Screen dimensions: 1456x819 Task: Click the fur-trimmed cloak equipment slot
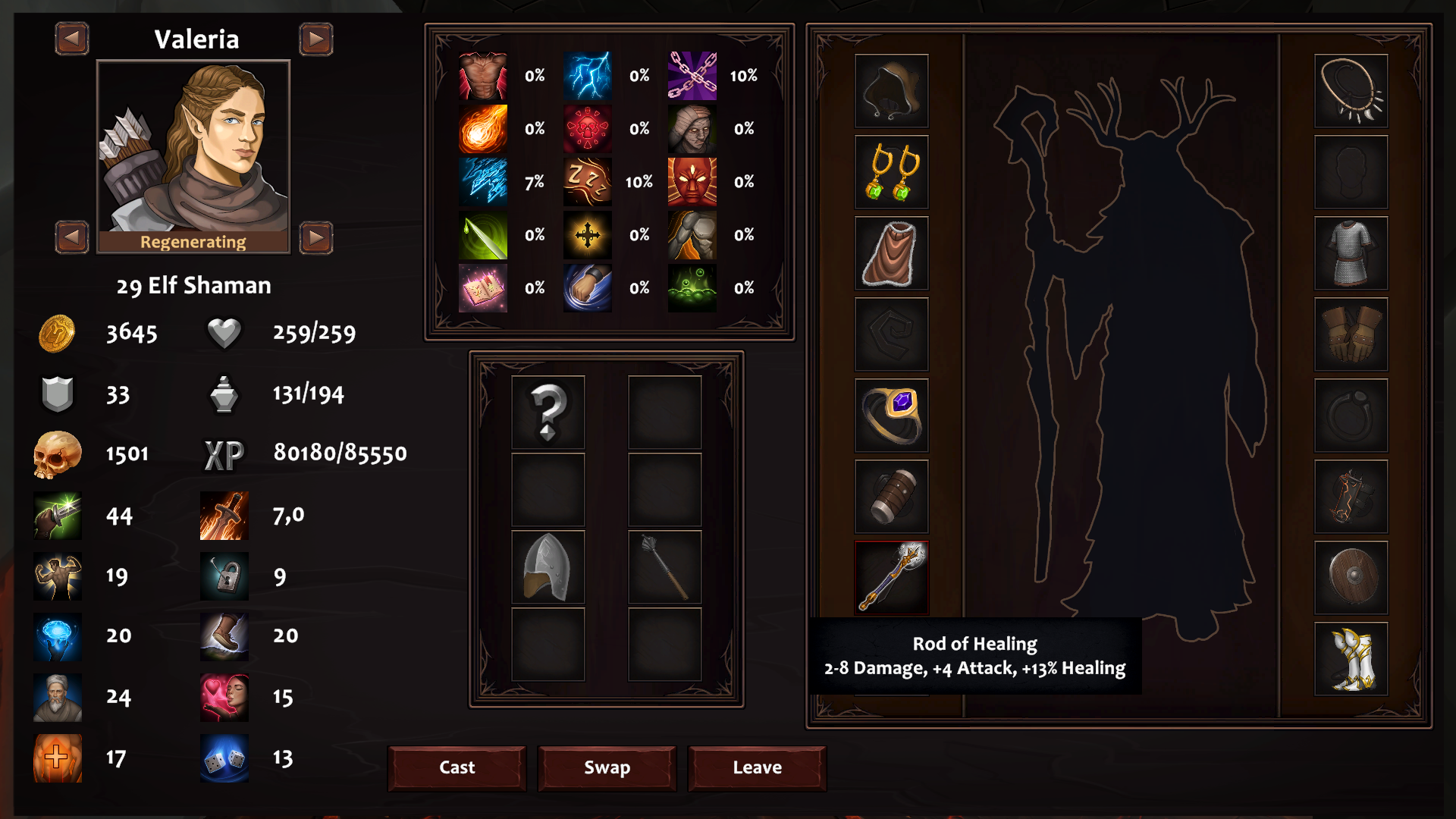(x=891, y=253)
